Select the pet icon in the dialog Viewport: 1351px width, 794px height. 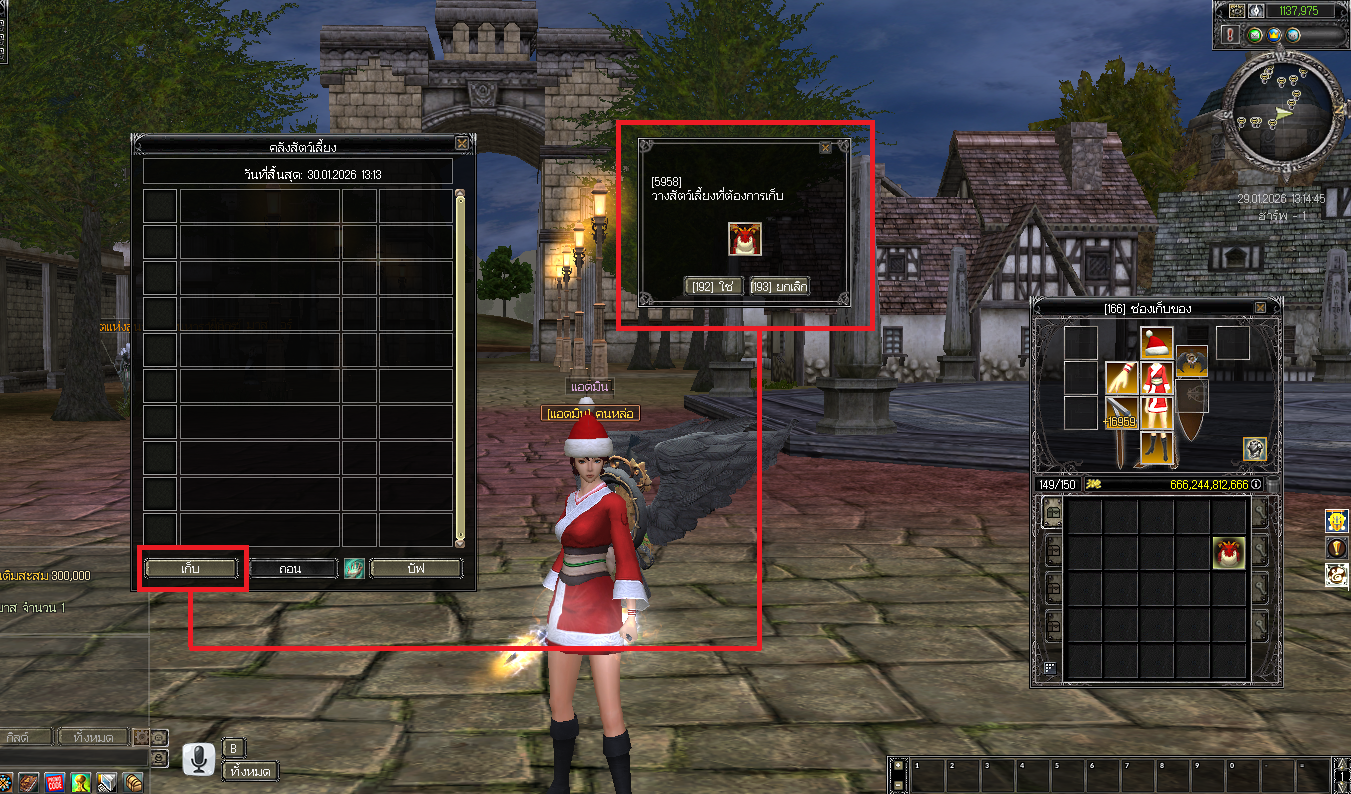point(741,240)
